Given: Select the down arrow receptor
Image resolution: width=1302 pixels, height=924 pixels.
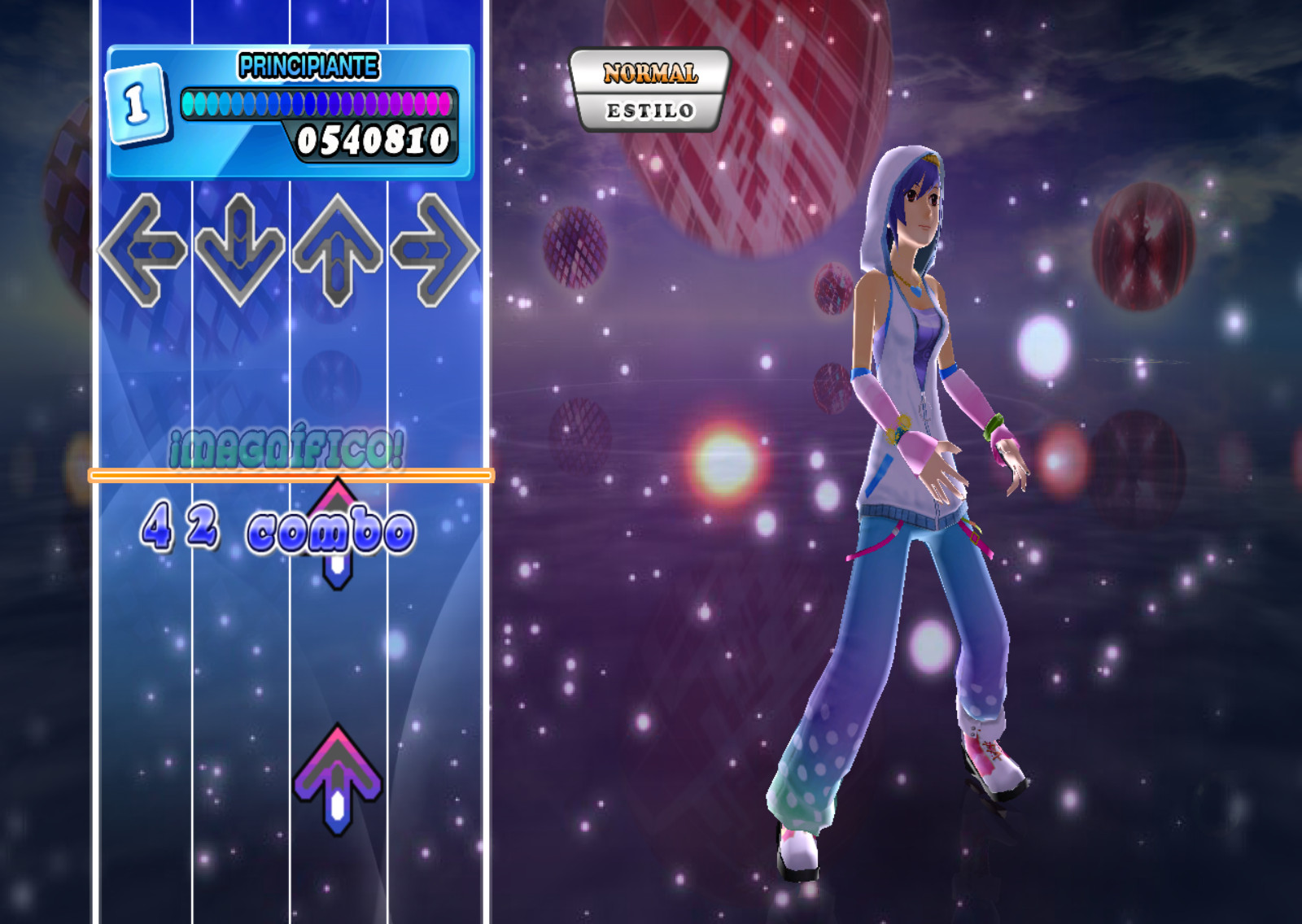Looking at the screenshot, I should pyautogui.click(x=240, y=248).
